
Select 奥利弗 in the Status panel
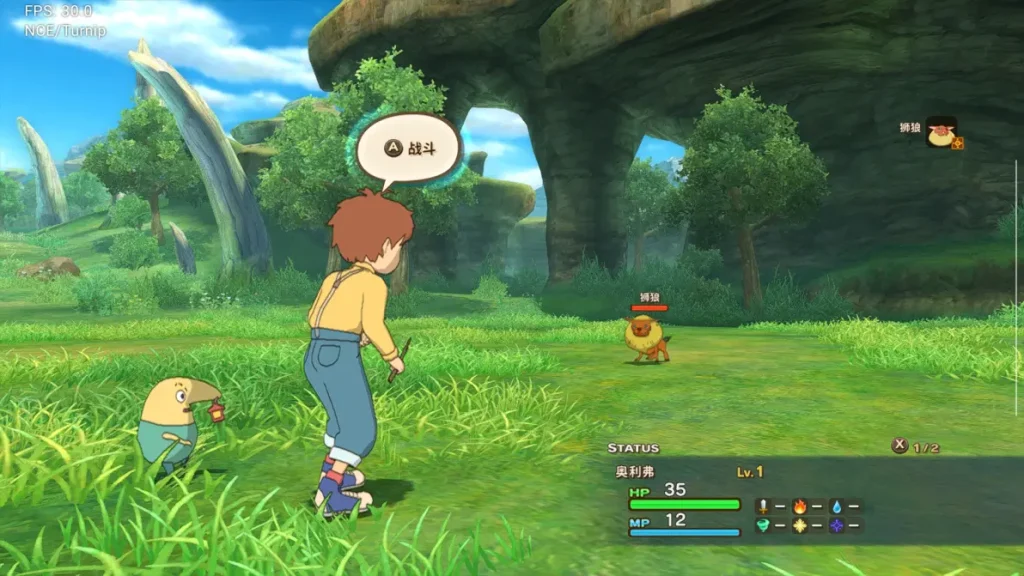coord(634,471)
